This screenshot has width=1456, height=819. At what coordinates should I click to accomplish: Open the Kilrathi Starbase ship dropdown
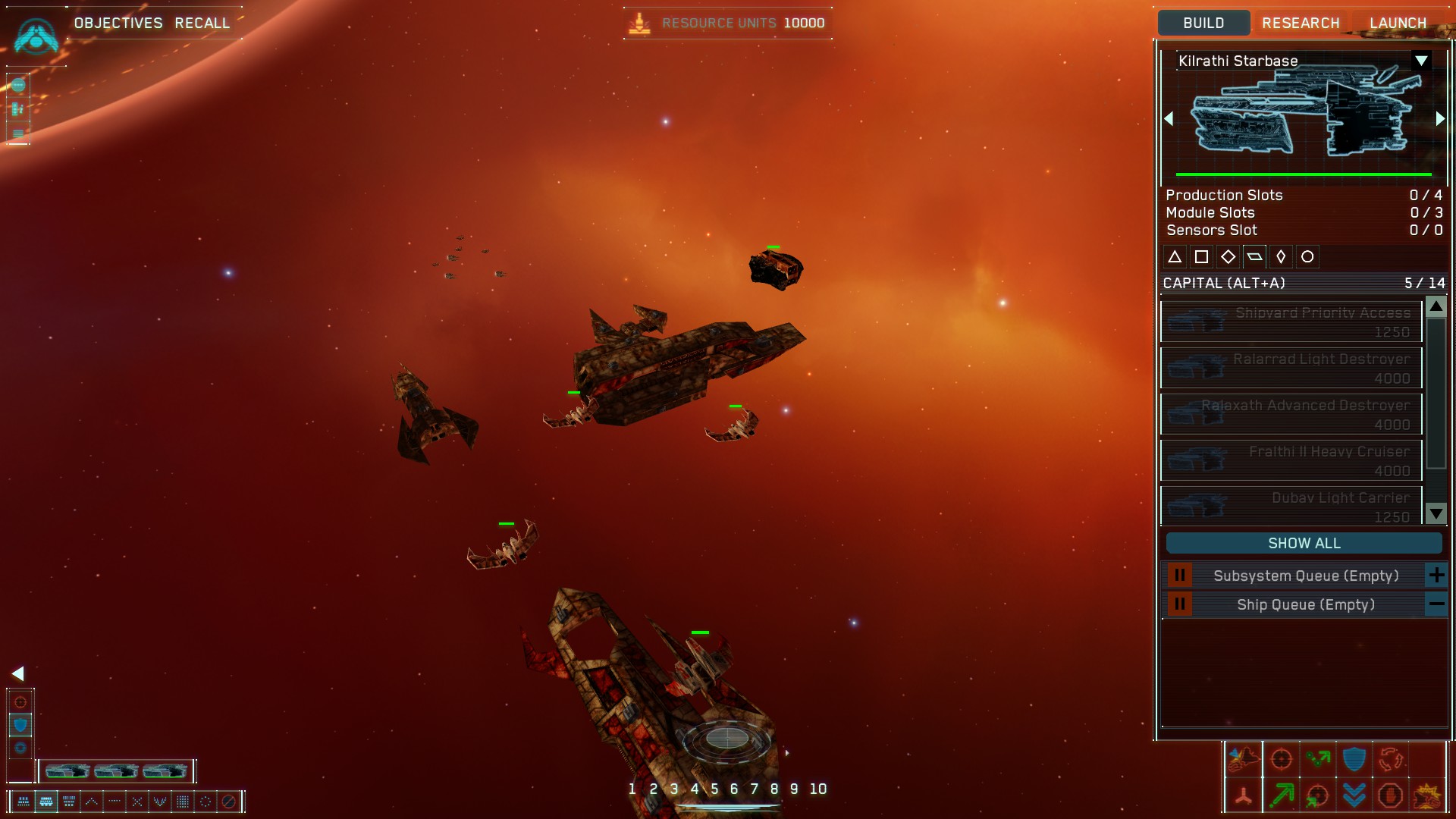pyautogui.click(x=1421, y=61)
